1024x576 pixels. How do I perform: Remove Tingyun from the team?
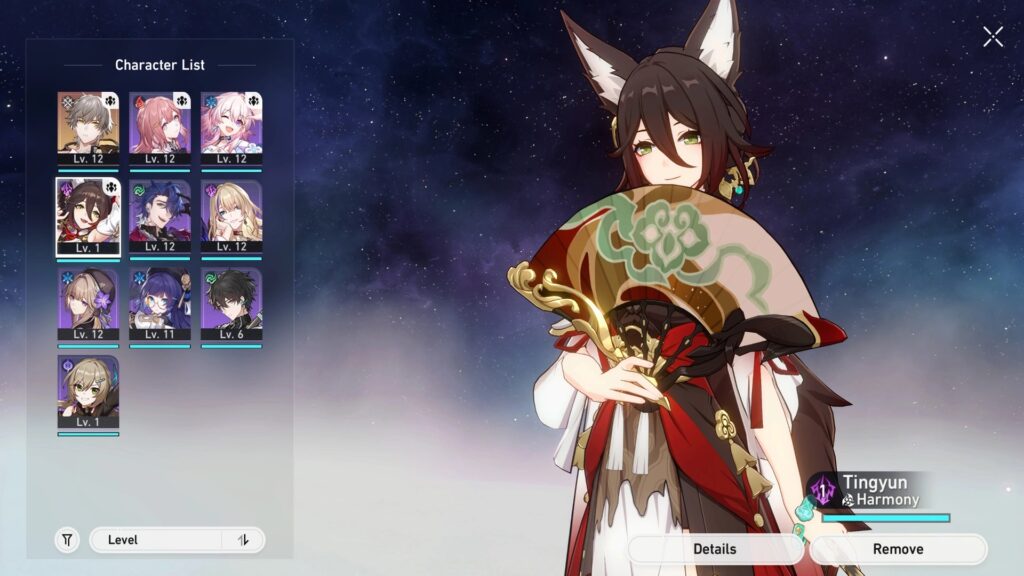898,549
